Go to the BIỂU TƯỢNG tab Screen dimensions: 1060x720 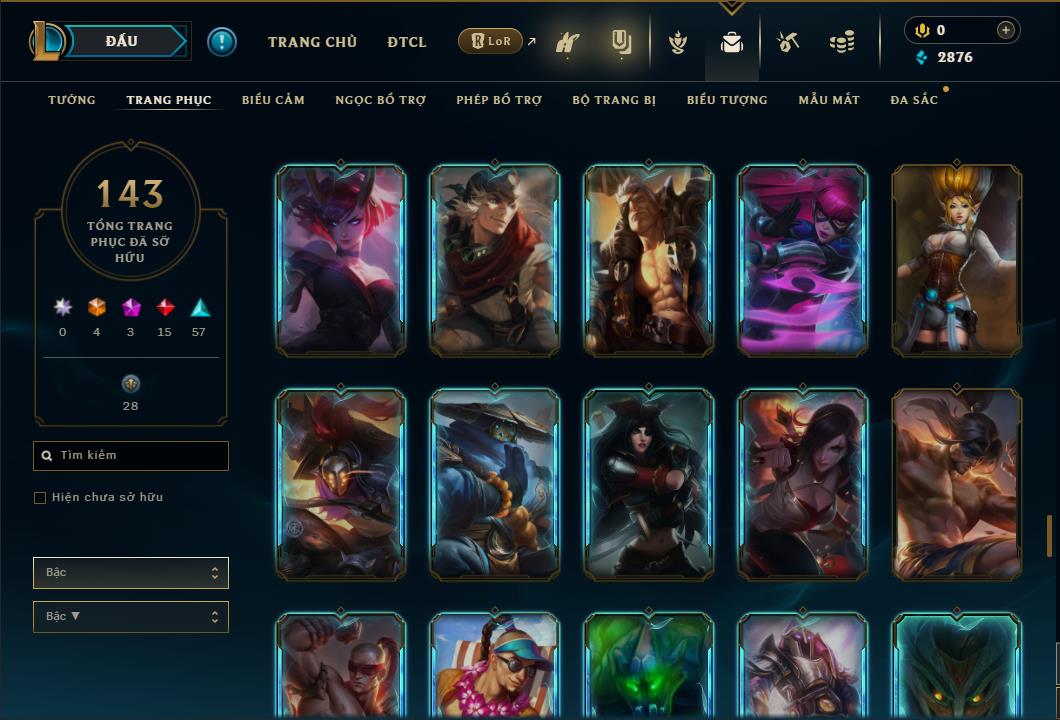[727, 100]
